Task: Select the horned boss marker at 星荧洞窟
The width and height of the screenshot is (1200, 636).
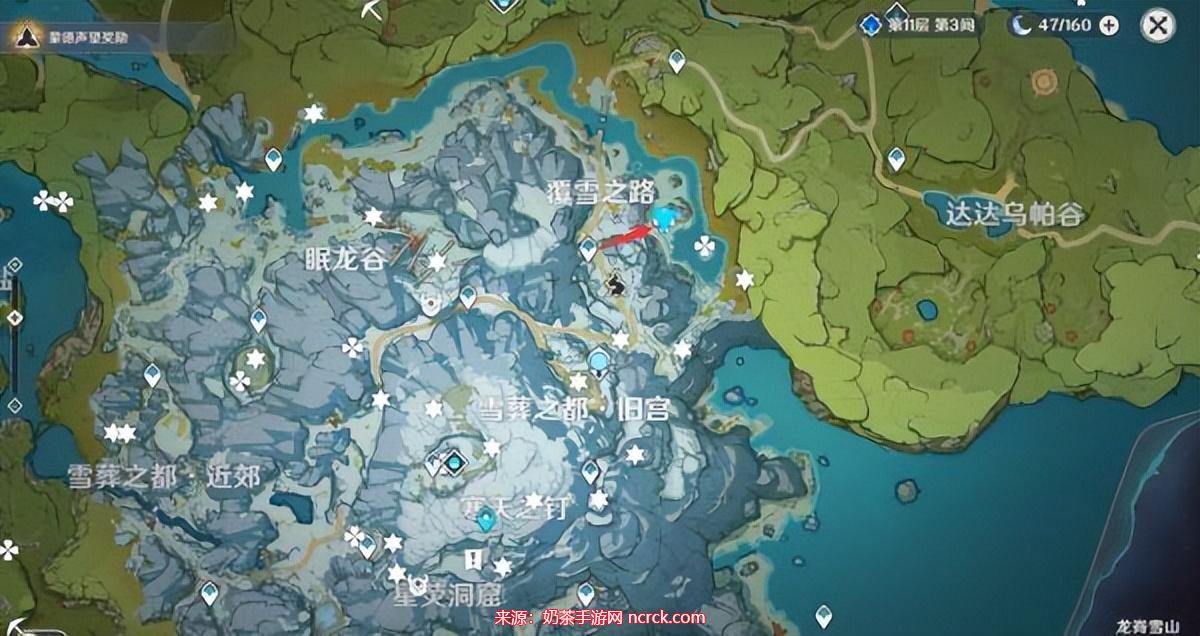Action: tap(419, 584)
